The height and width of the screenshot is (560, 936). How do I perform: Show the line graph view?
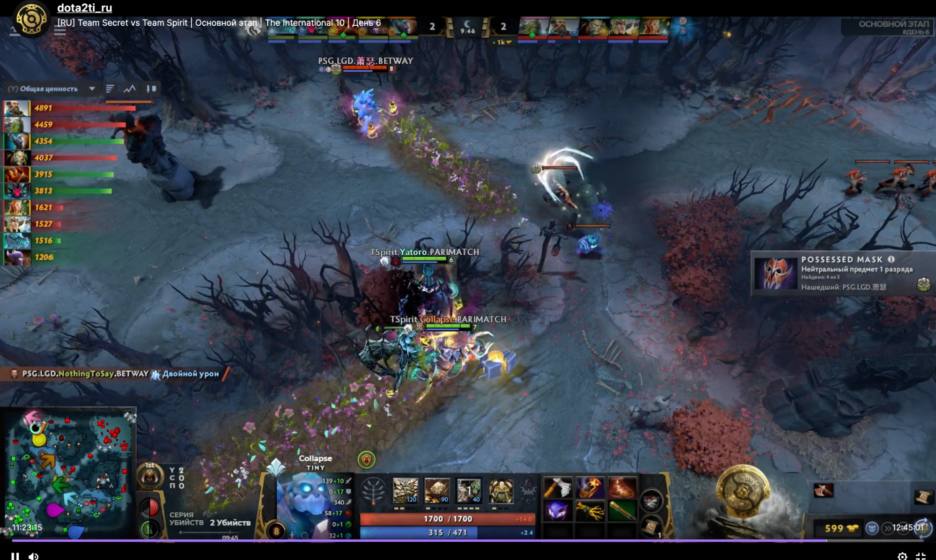tap(130, 89)
